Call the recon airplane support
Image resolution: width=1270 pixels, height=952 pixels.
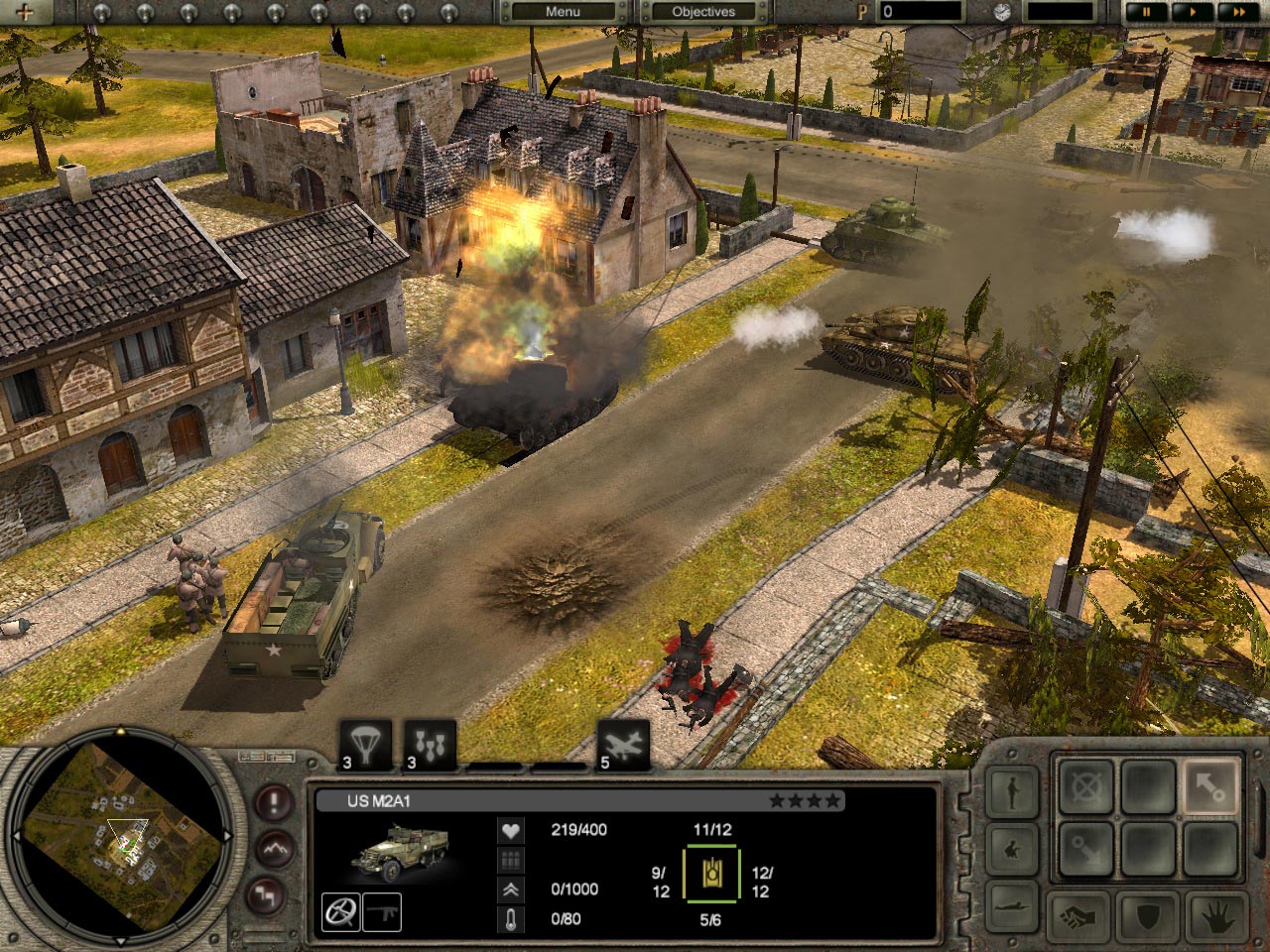(623, 745)
